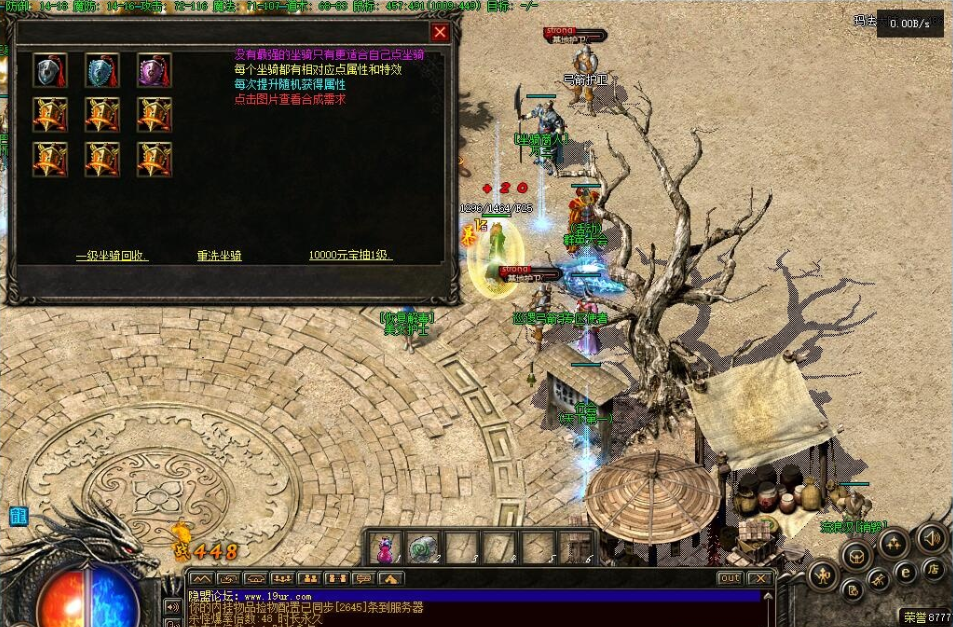
Task: Close the mount synthesis panel
Action: coord(440,33)
